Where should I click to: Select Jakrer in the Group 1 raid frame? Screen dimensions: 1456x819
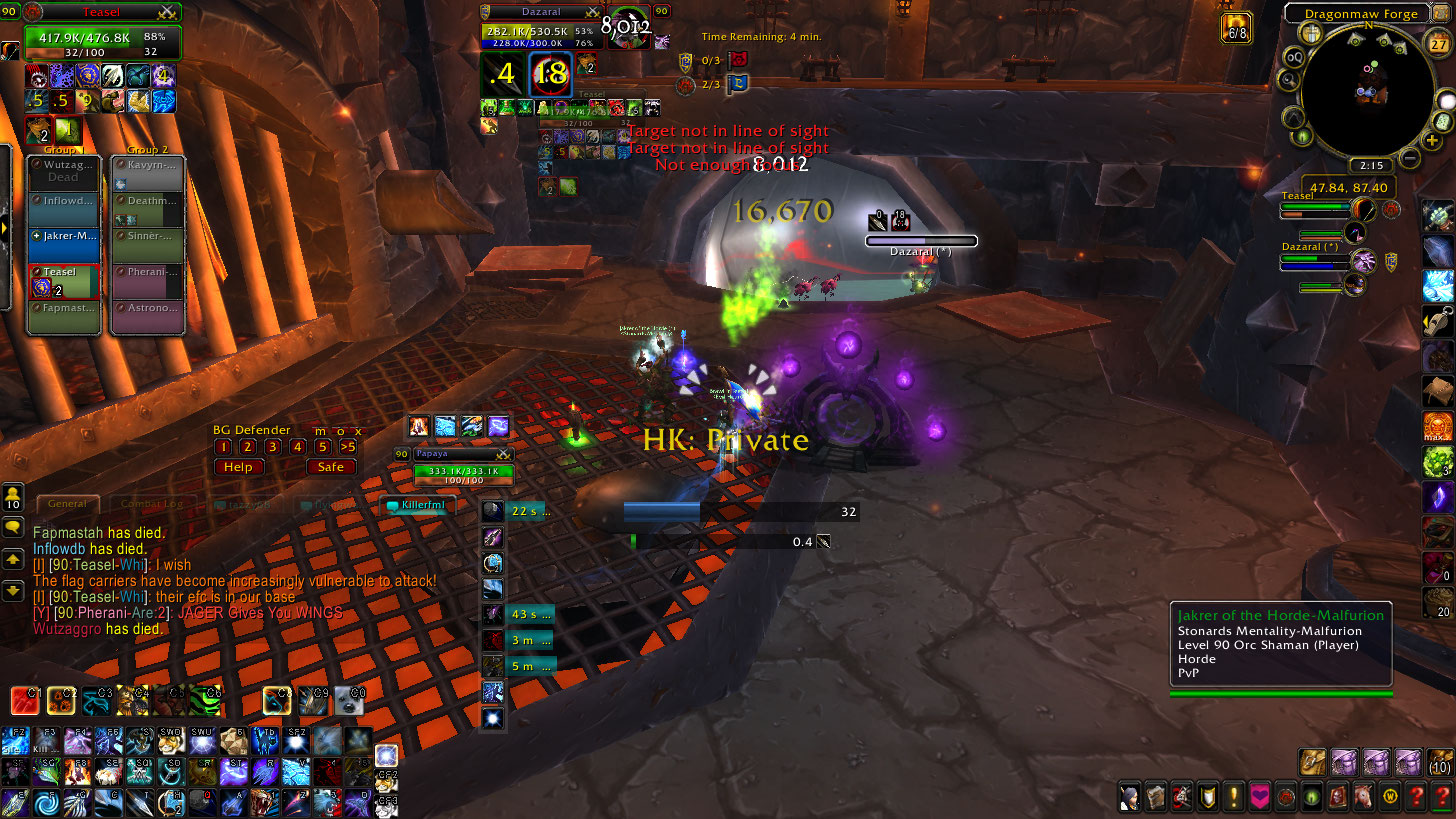[64, 236]
